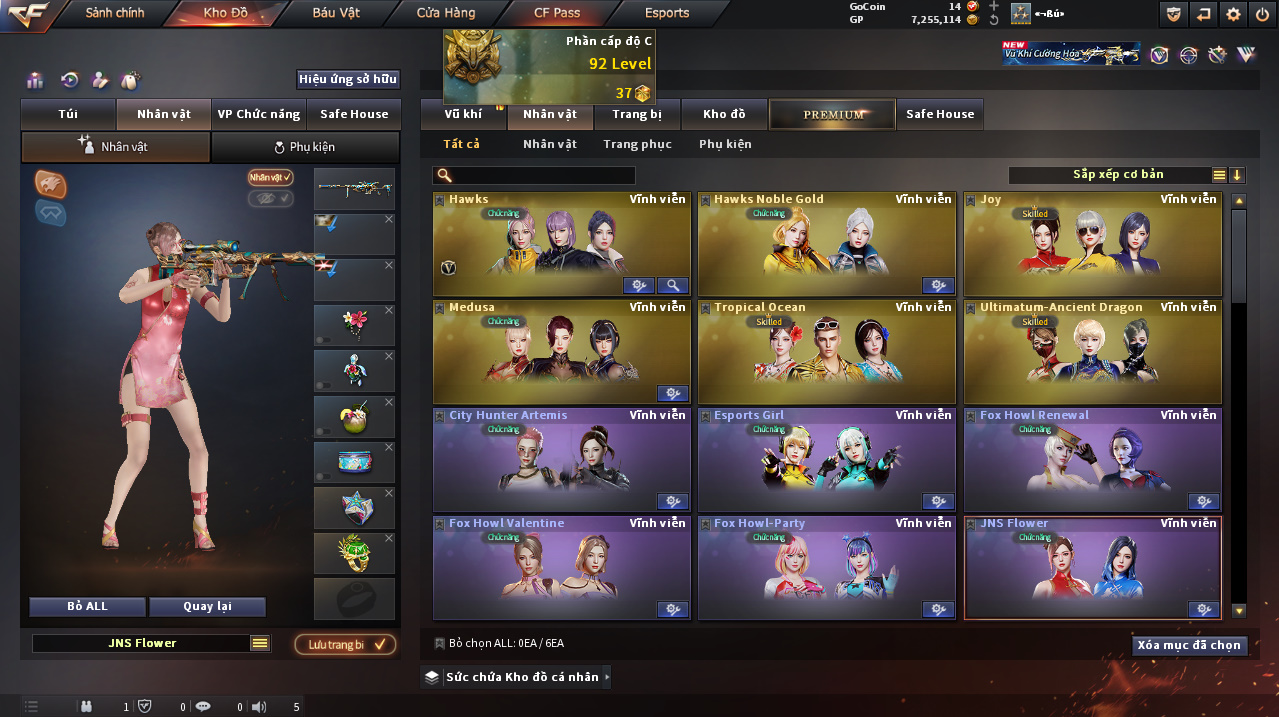This screenshot has height=717, width=1279.
Task: Pick the Tropical Ocean character set
Action: click(827, 352)
